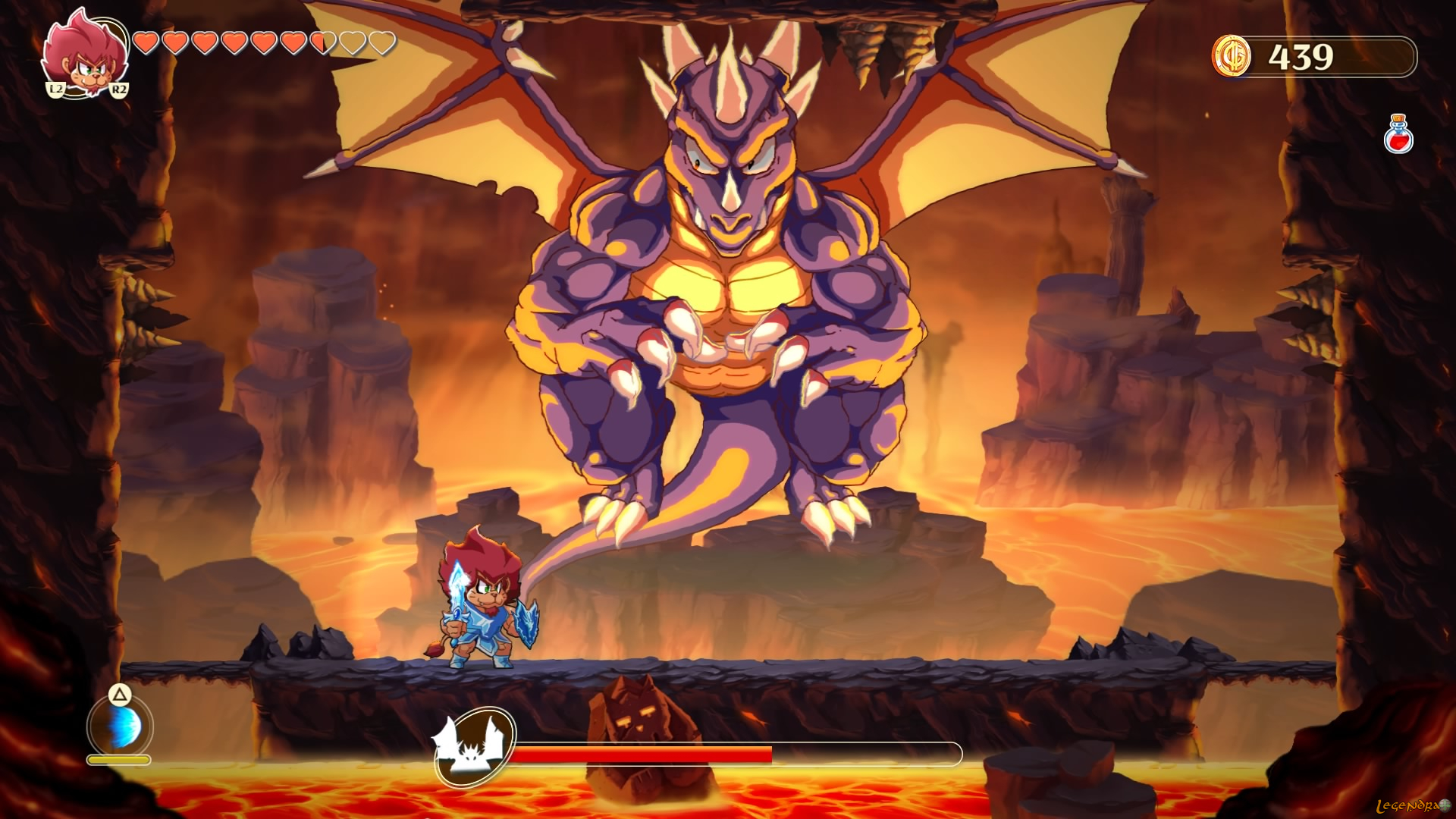The width and height of the screenshot is (1456, 819).
Task: Click the R2 badge beside the portrait
Action: coord(119,89)
